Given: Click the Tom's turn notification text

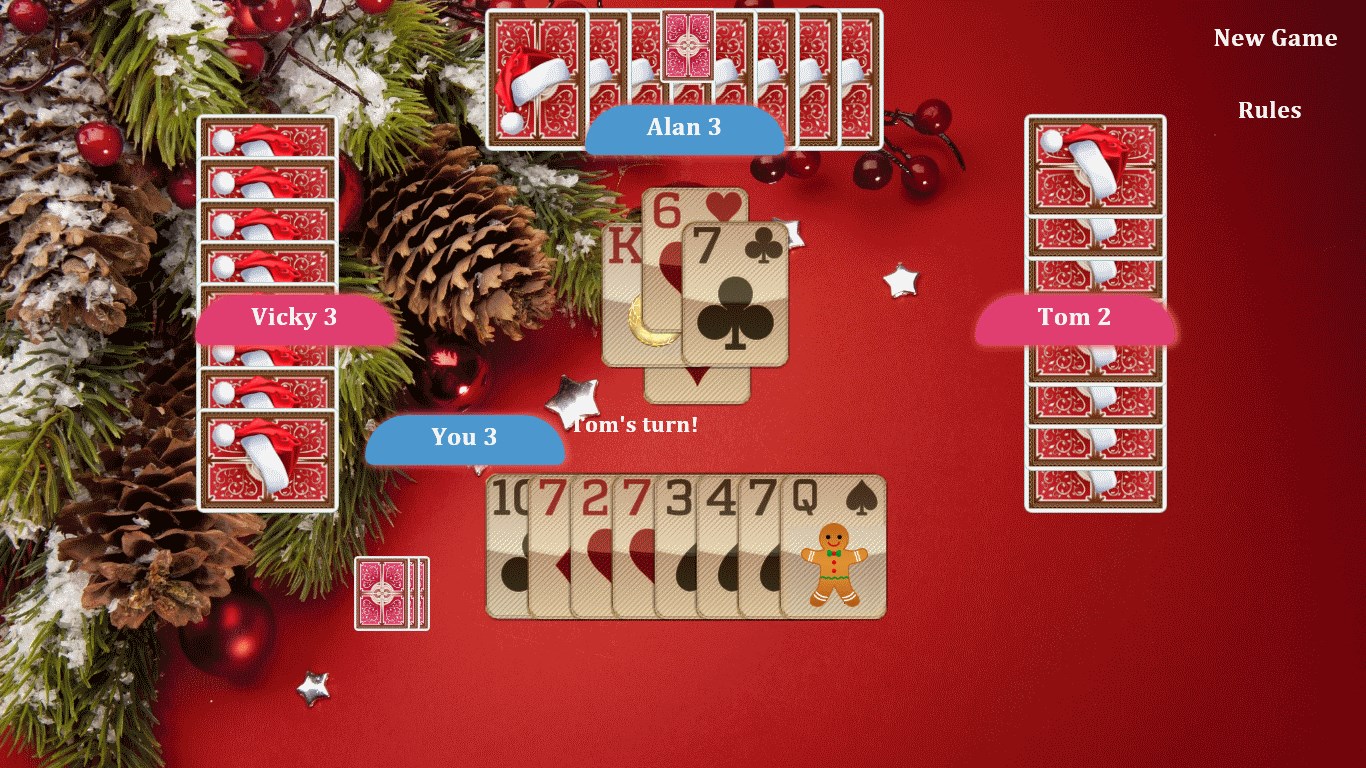Looking at the screenshot, I should pyautogui.click(x=637, y=424).
